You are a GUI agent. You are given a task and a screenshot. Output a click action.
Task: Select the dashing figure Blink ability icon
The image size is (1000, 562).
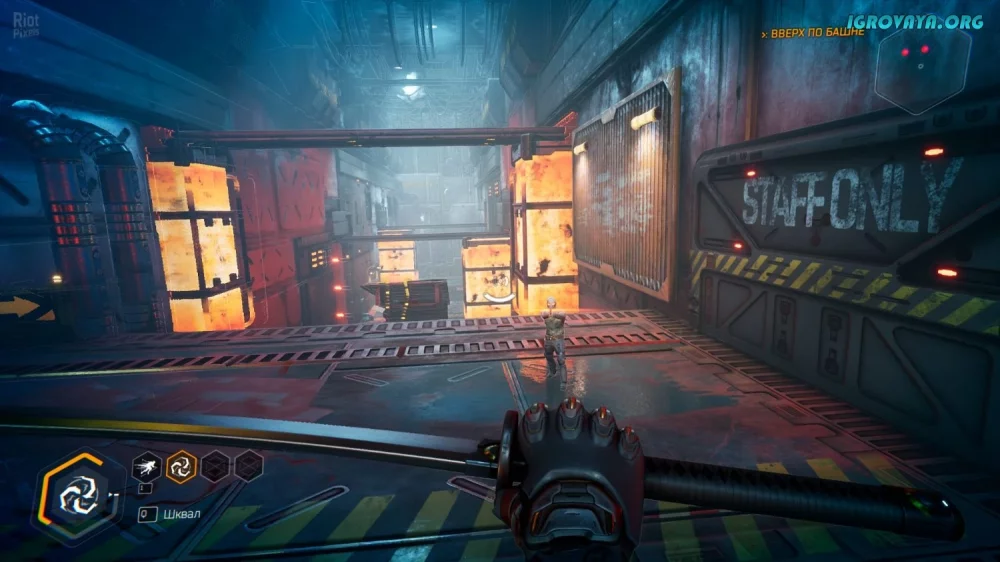point(148,465)
